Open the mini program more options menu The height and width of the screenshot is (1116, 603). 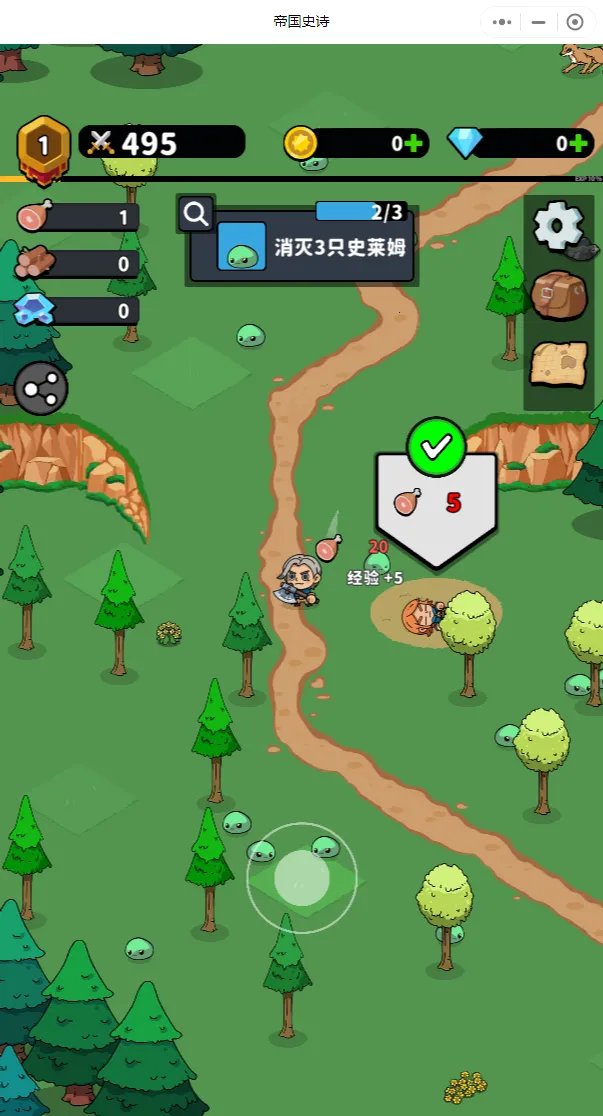[x=503, y=22]
